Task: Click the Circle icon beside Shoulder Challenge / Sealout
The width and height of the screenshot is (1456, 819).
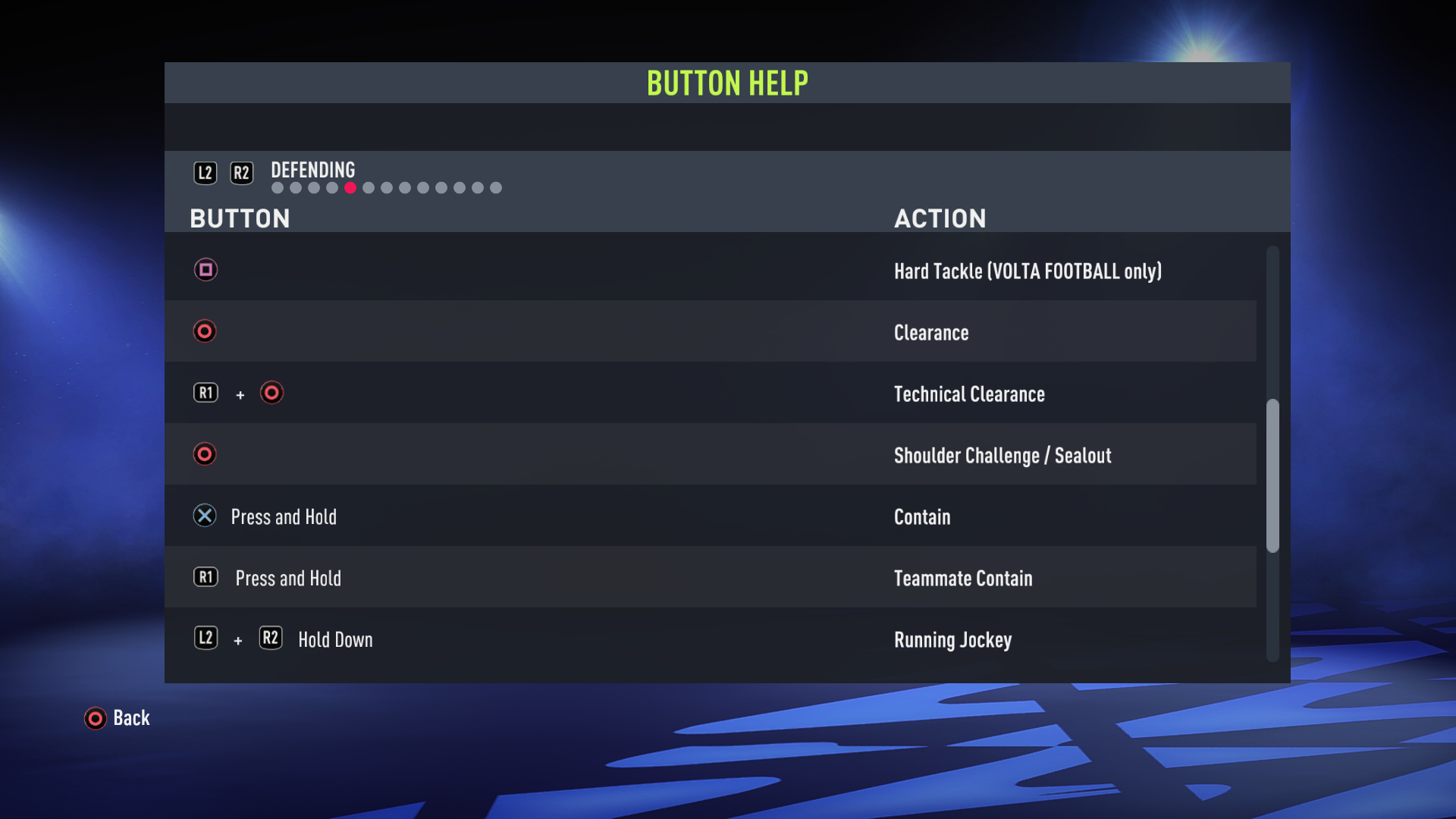Action: click(x=205, y=453)
